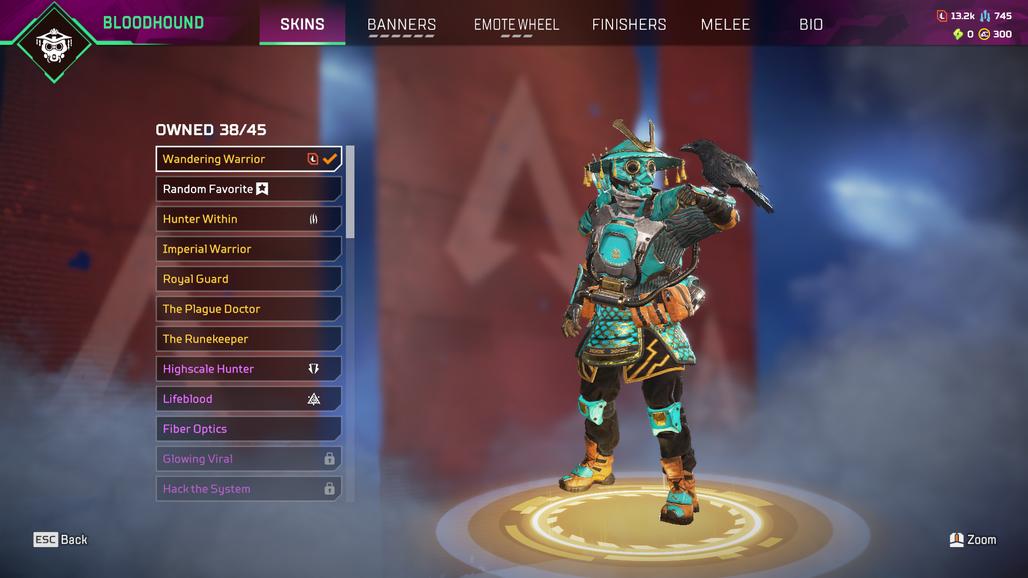The height and width of the screenshot is (578, 1028).
Task: Open the Emote Wheel tab
Action: click(516, 24)
